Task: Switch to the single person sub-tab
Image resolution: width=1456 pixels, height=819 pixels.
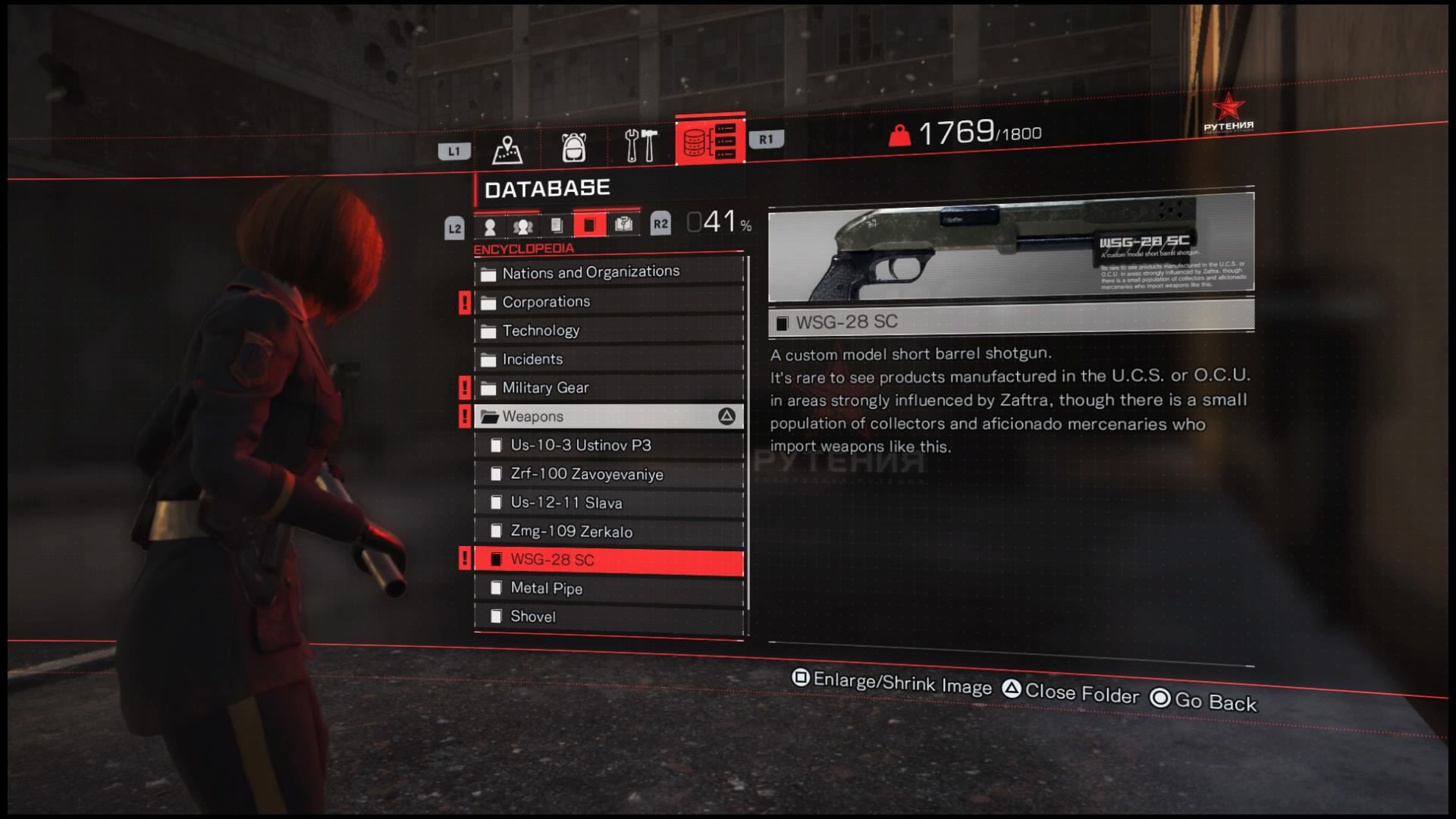Action: 490,226
